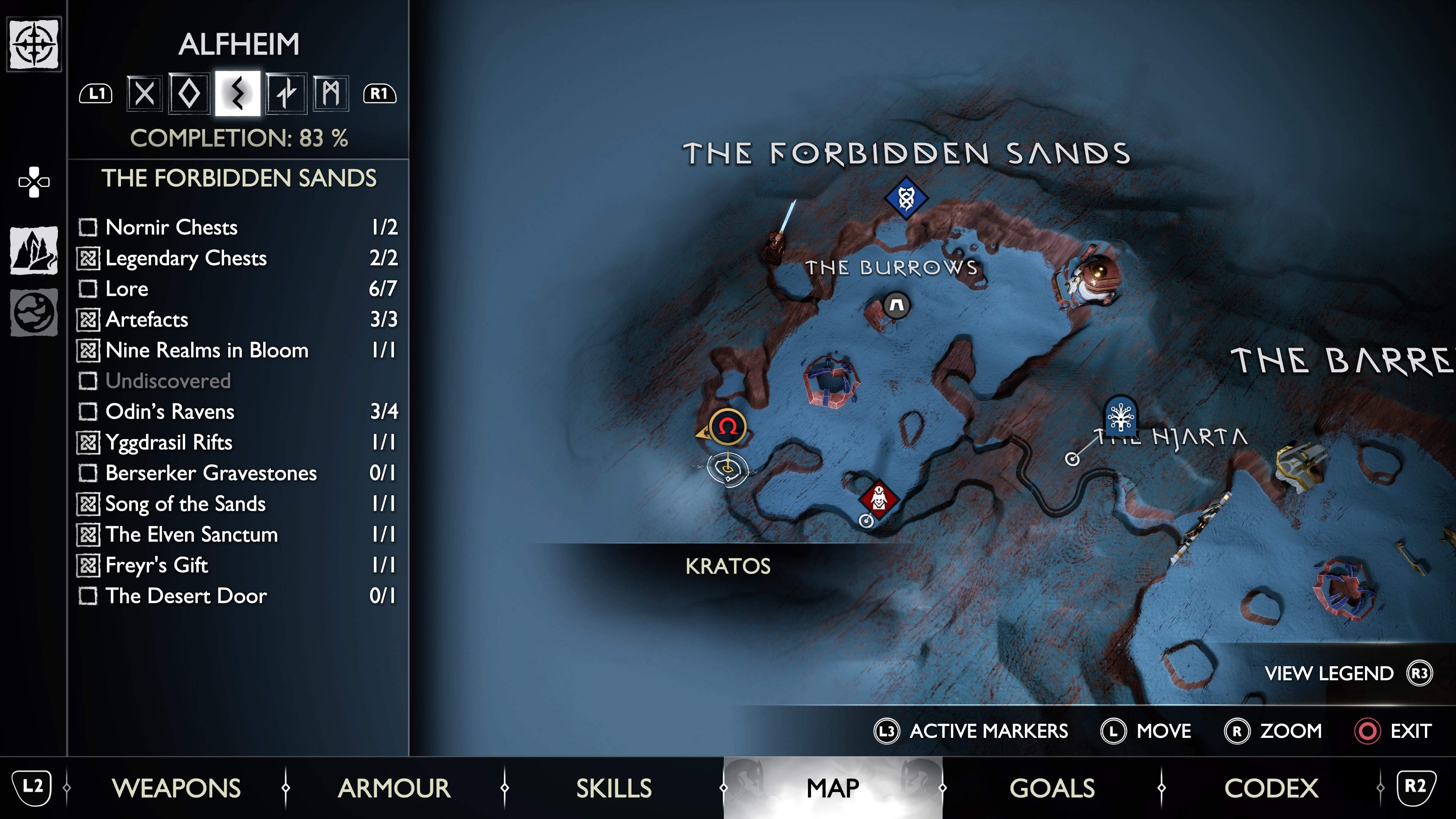Image resolution: width=1456 pixels, height=819 pixels.
Task: Select the red enemy marker below Kratos
Action: (879, 499)
